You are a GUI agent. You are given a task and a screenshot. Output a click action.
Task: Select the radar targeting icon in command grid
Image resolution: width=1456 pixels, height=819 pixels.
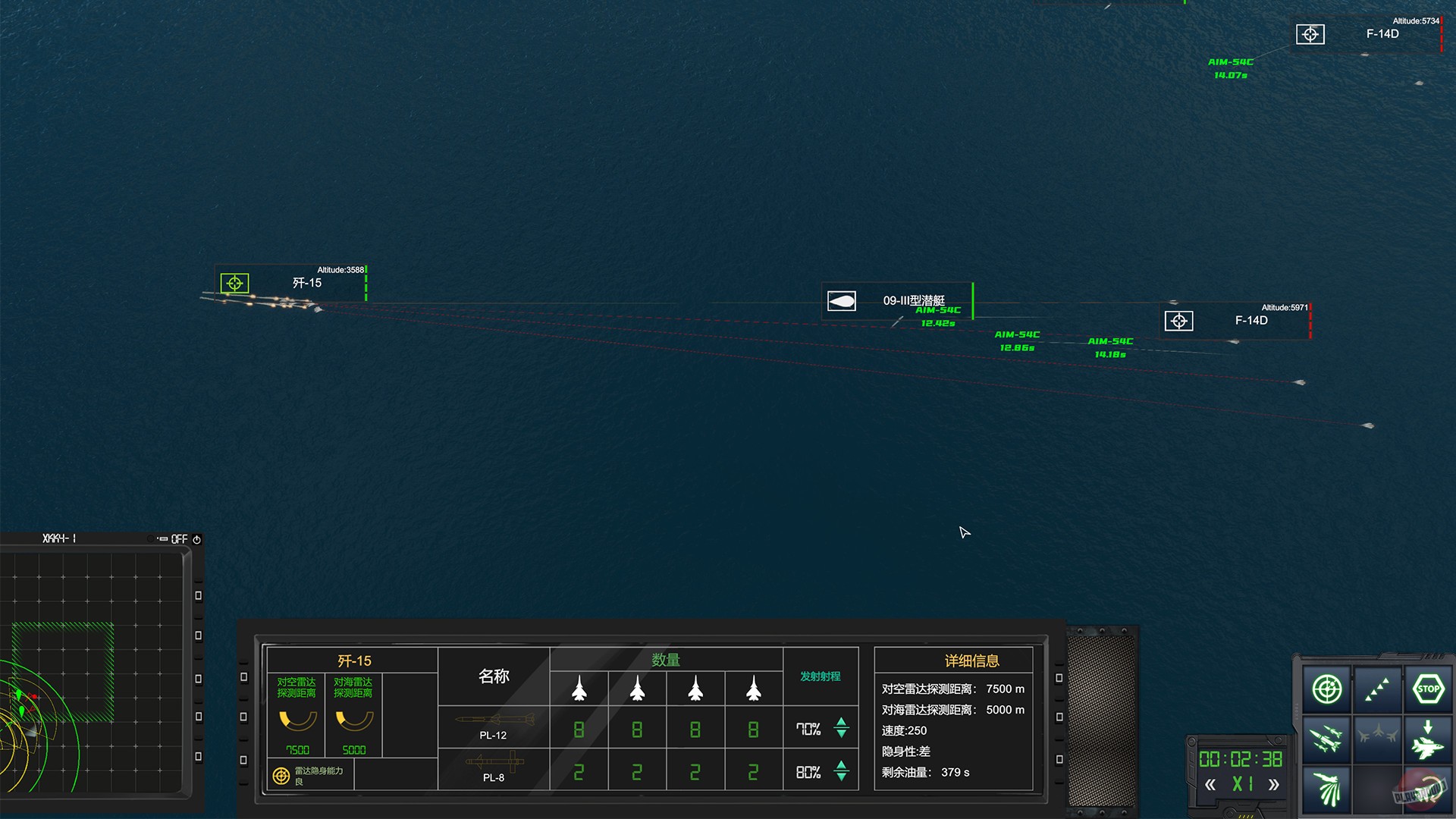point(1326,689)
